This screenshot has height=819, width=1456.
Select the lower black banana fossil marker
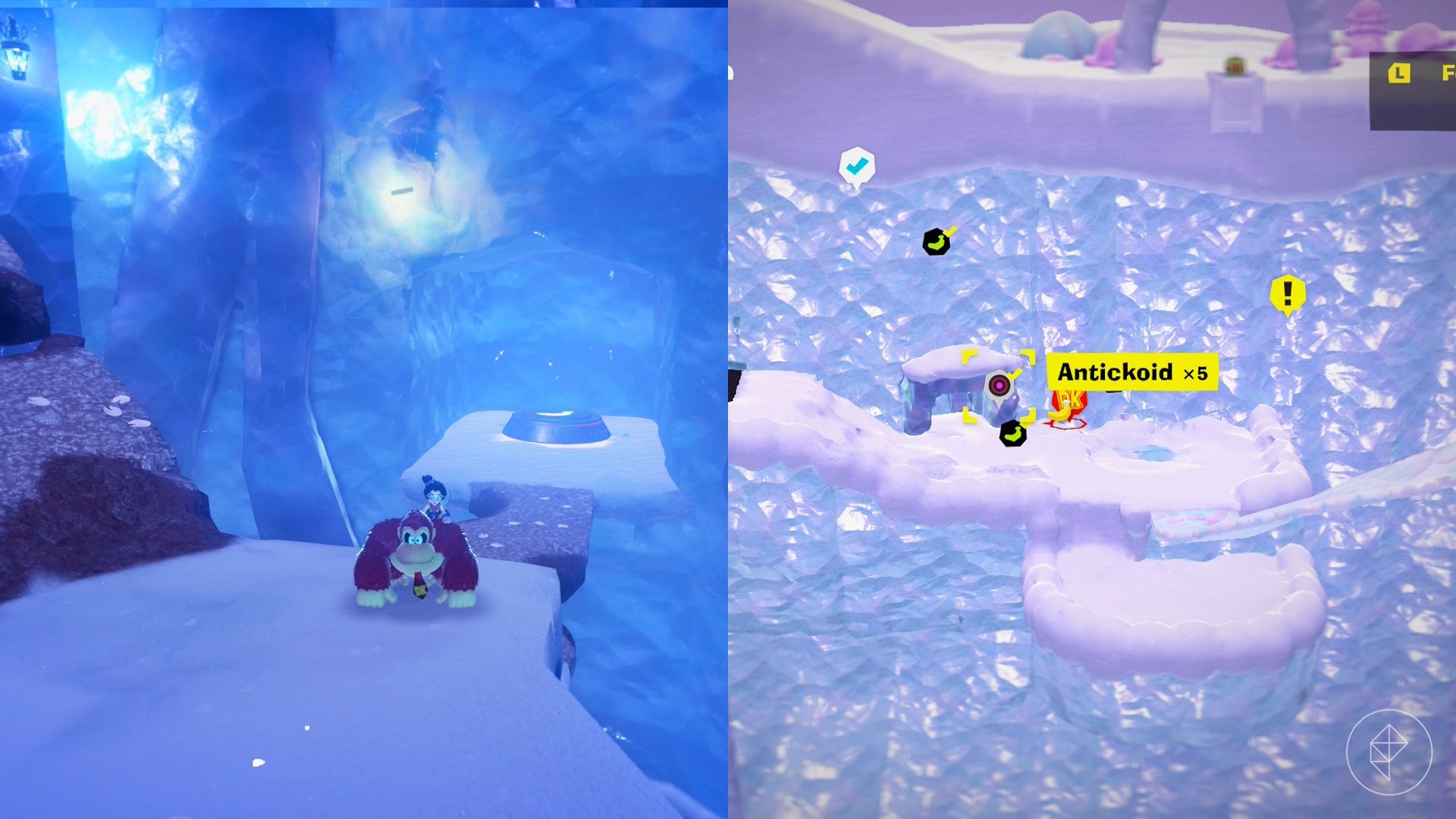(1012, 434)
